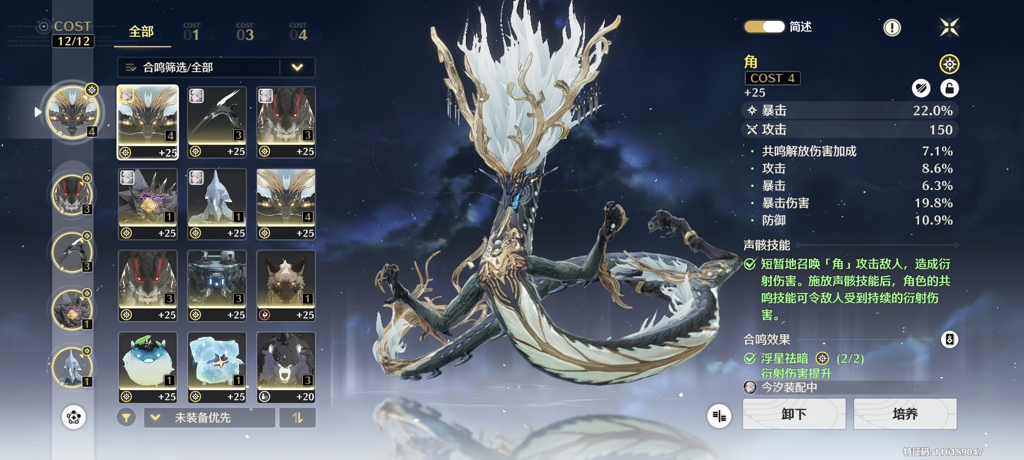Open the sonata effect detail icon

[949, 340]
